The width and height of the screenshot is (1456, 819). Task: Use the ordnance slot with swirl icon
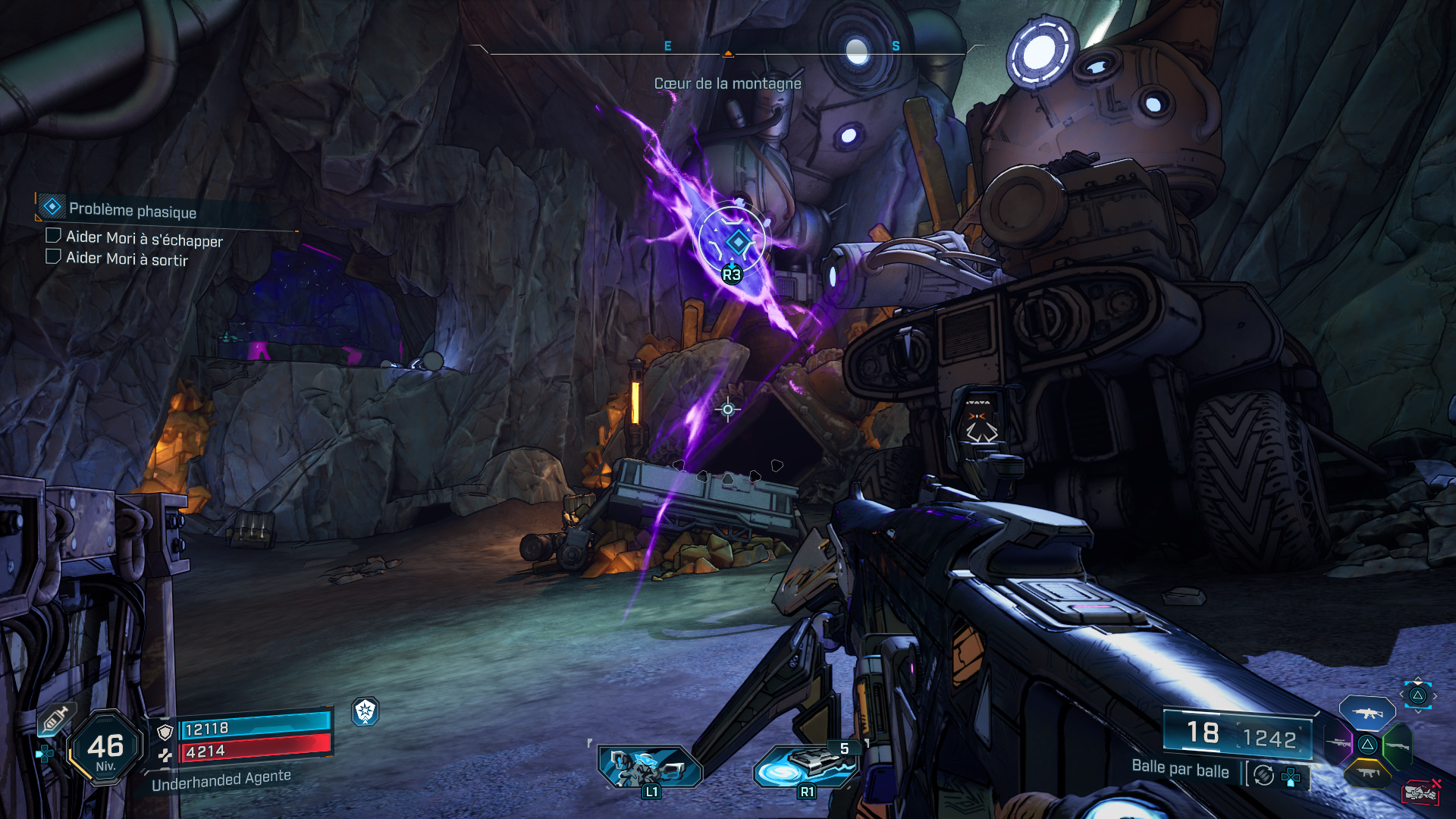(x=805, y=766)
